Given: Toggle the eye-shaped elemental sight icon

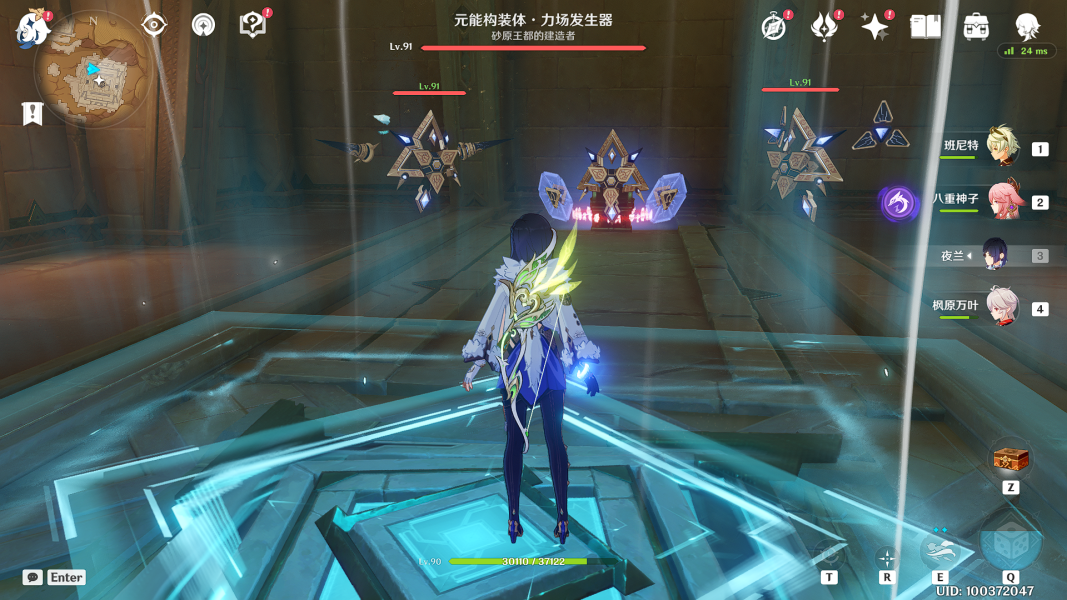Looking at the screenshot, I should click(154, 25).
